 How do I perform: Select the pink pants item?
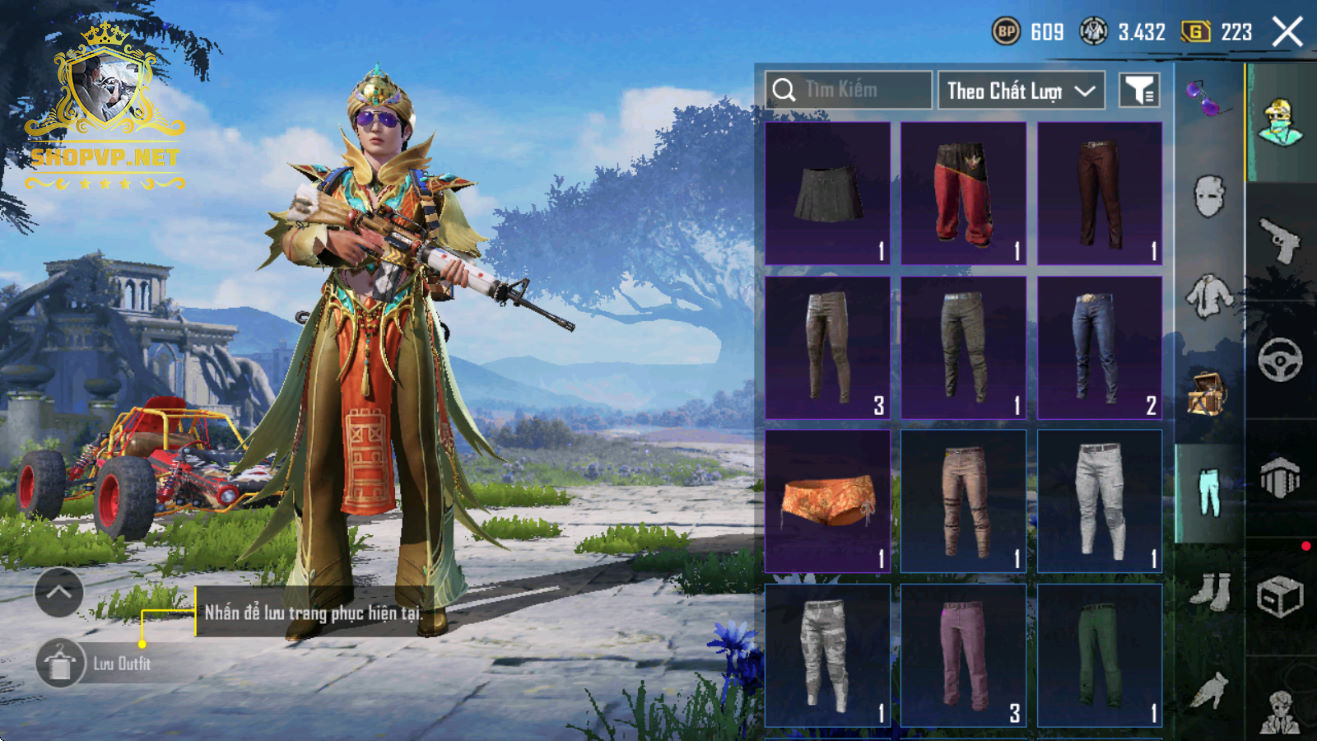coord(963,655)
